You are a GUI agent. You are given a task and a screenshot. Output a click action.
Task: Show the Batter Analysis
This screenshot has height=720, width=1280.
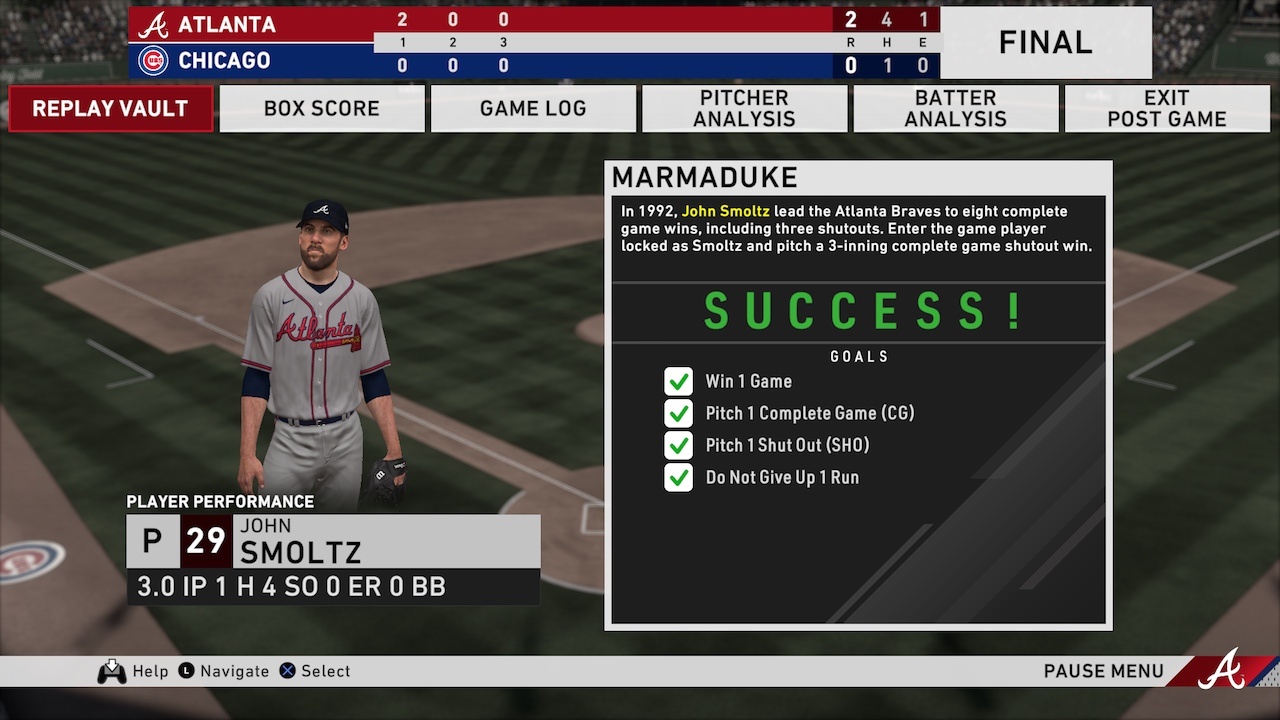coord(955,108)
